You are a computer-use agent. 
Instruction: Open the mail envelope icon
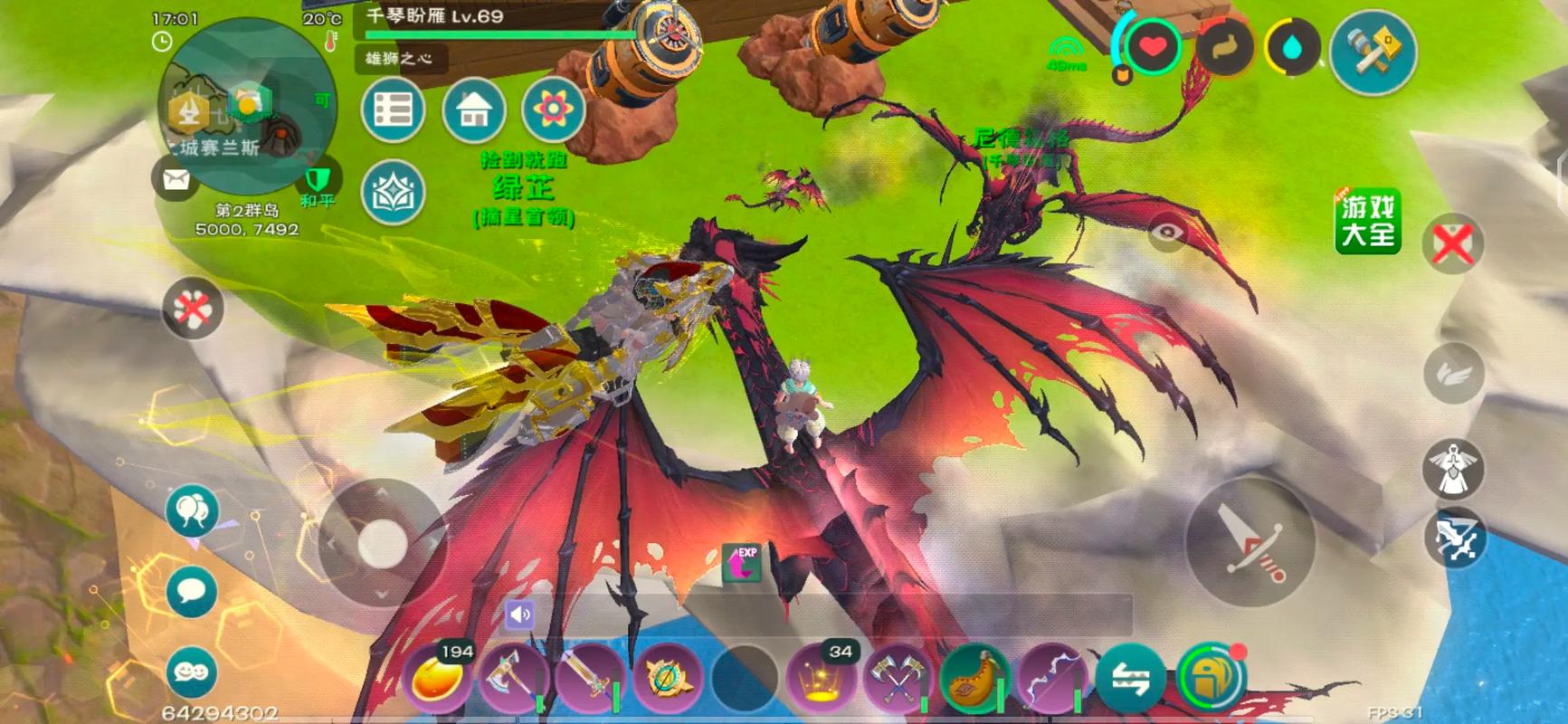176,179
